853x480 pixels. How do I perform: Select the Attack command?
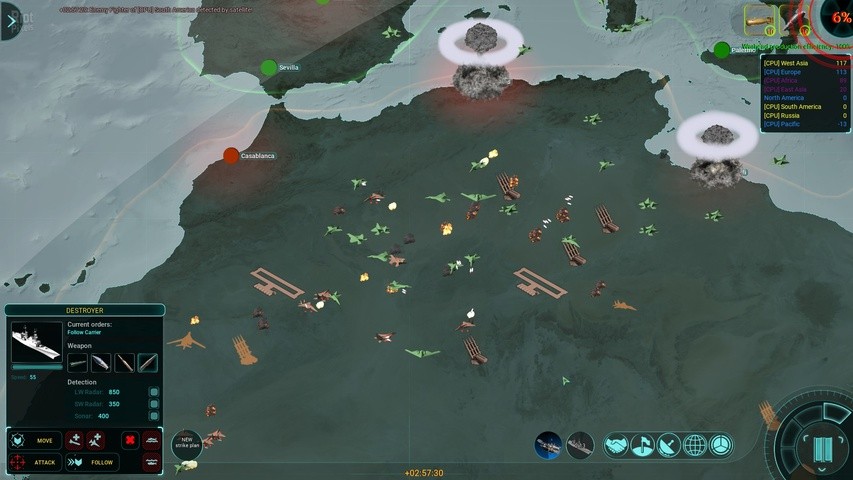(34, 462)
